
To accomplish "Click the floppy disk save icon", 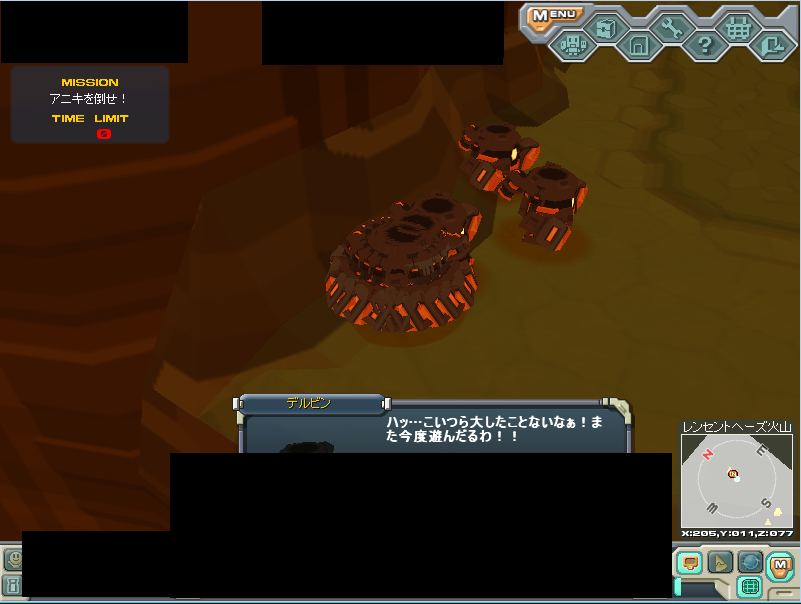I will click(x=638, y=45).
